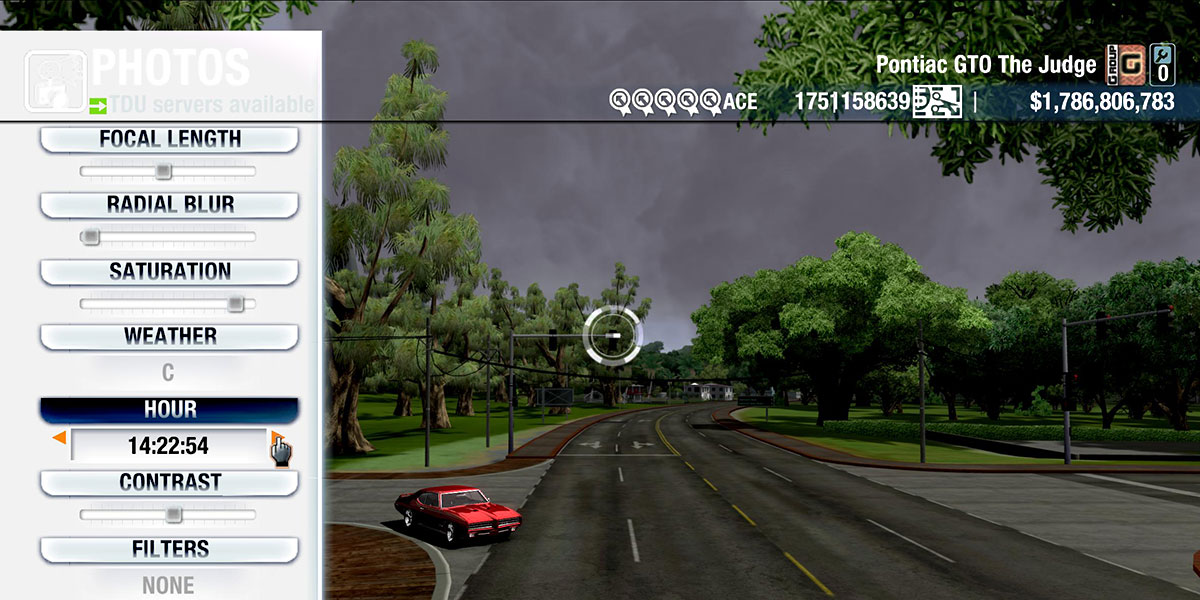
Task: Advance hour with the right orange arrow
Action: click(x=276, y=438)
